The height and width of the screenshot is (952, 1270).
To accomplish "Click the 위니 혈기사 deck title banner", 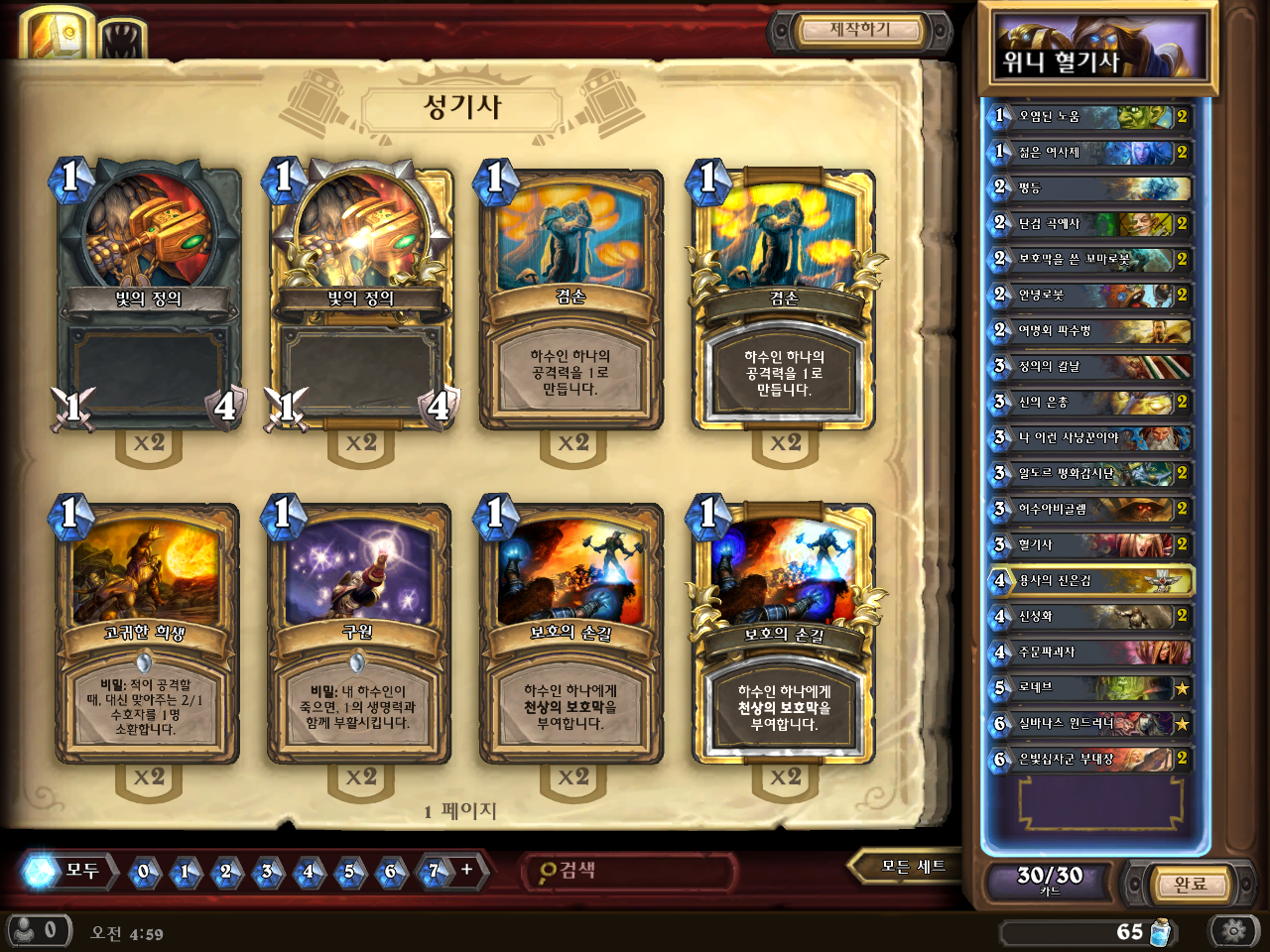I will point(1096,50).
